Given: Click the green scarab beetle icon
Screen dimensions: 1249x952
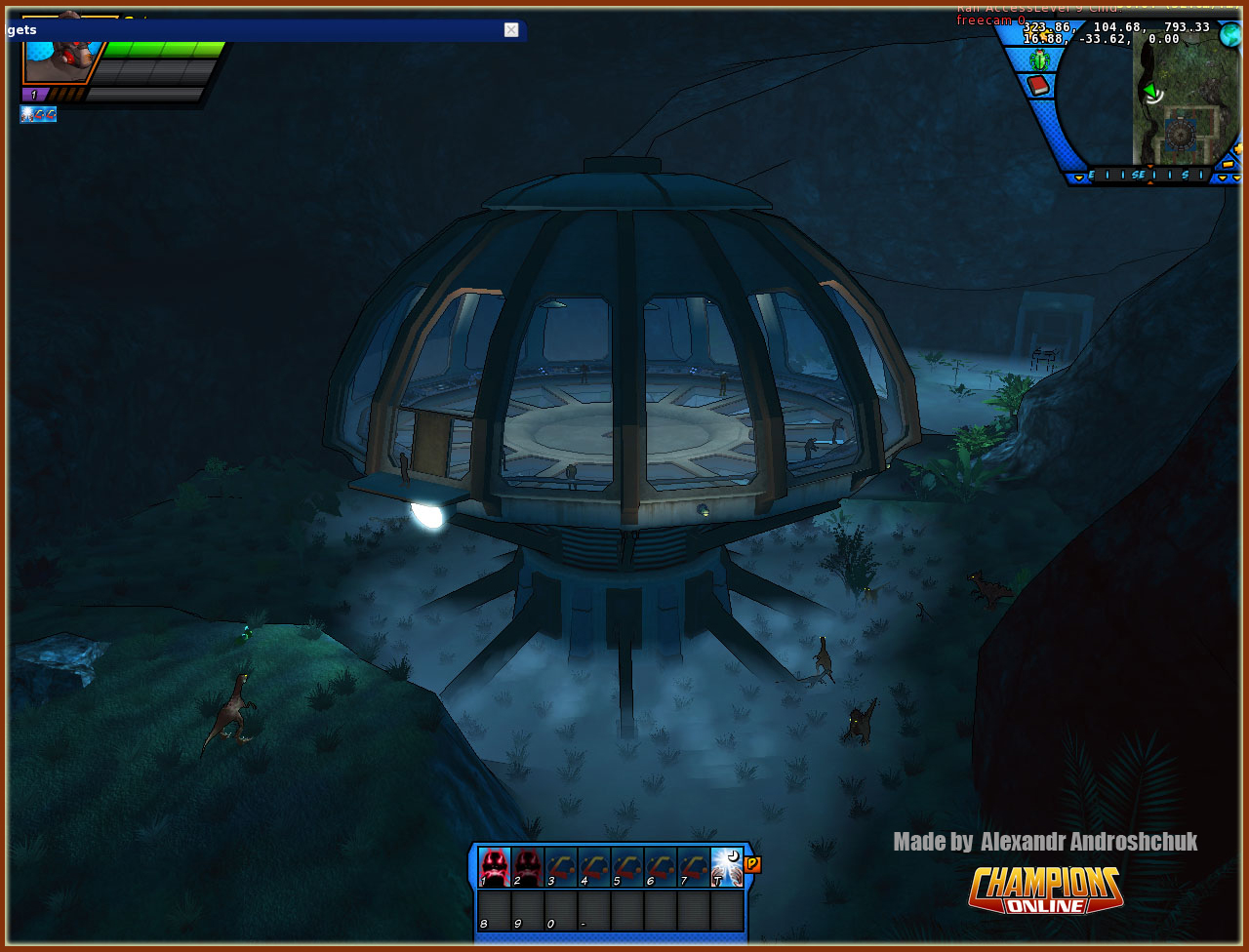Looking at the screenshot, I should (x=1039, y=60).
